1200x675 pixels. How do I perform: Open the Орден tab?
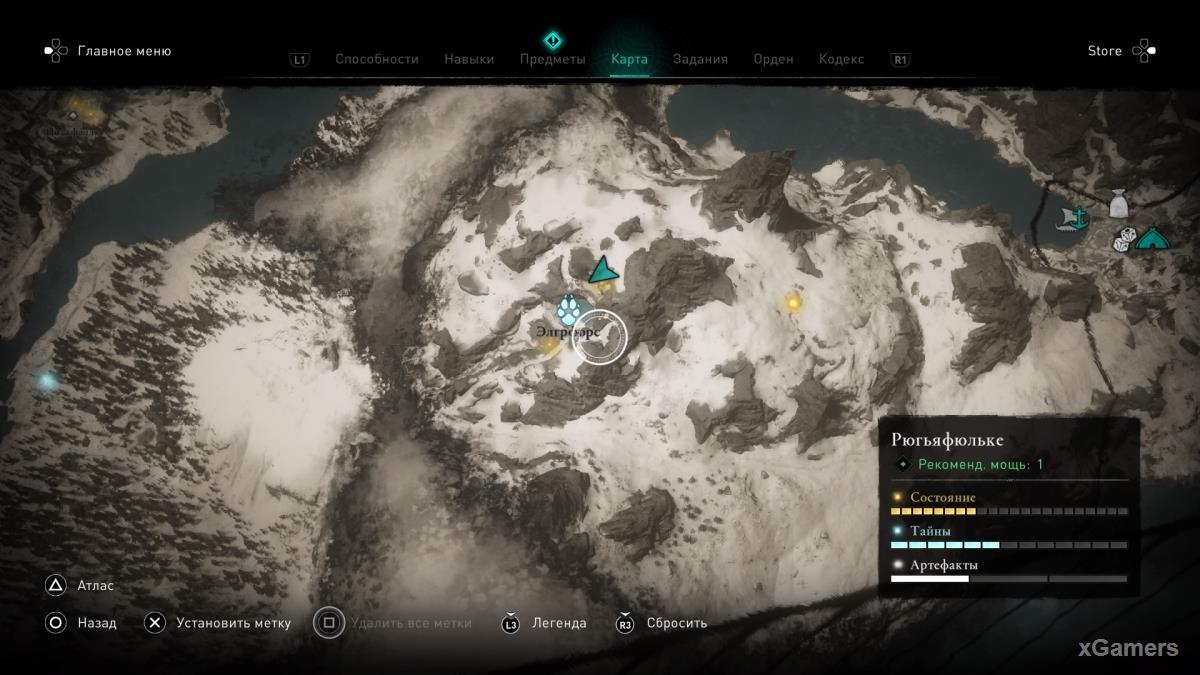pos(773,59)
